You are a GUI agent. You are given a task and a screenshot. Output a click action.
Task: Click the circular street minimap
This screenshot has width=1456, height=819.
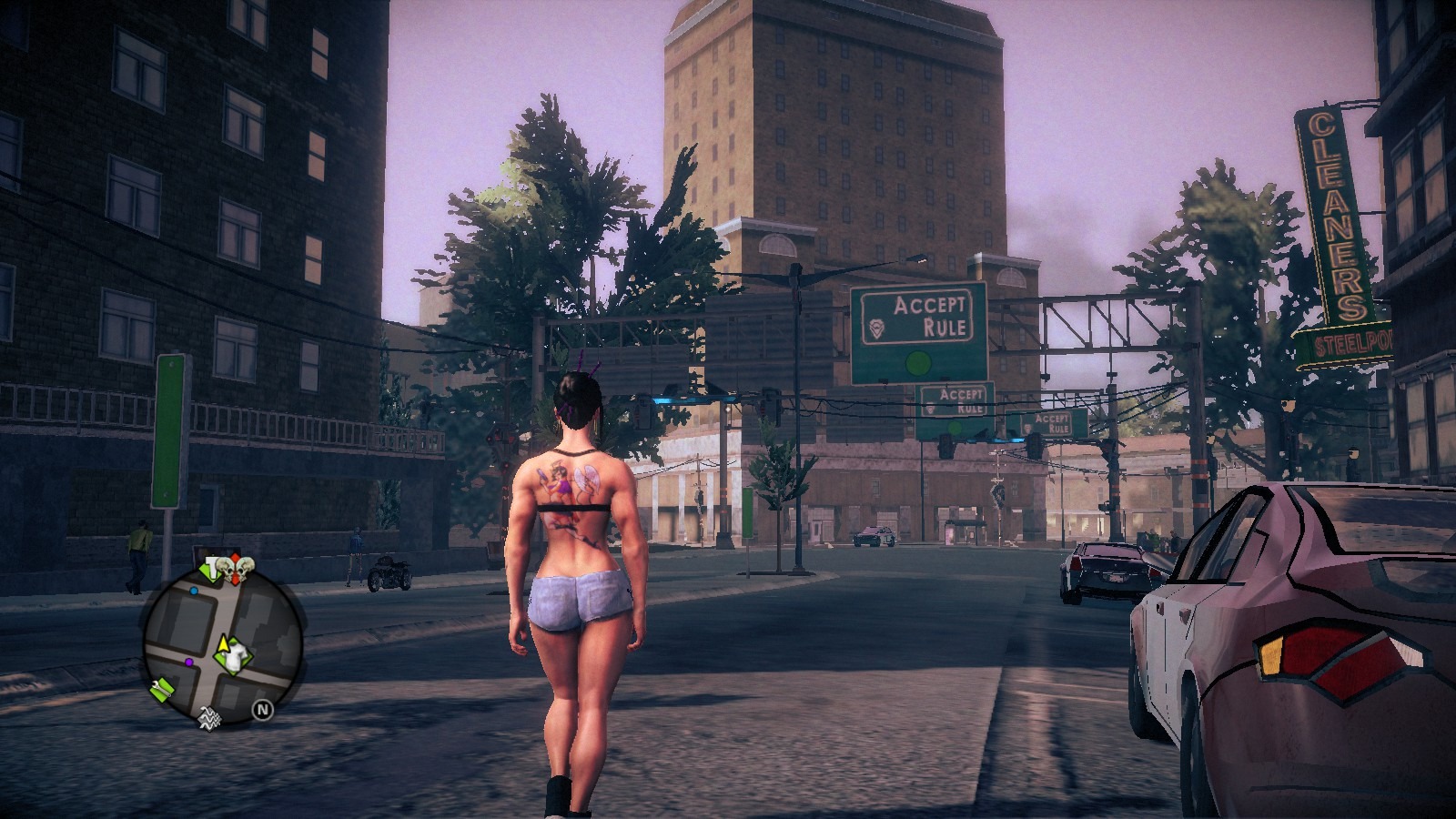point(221,643)
